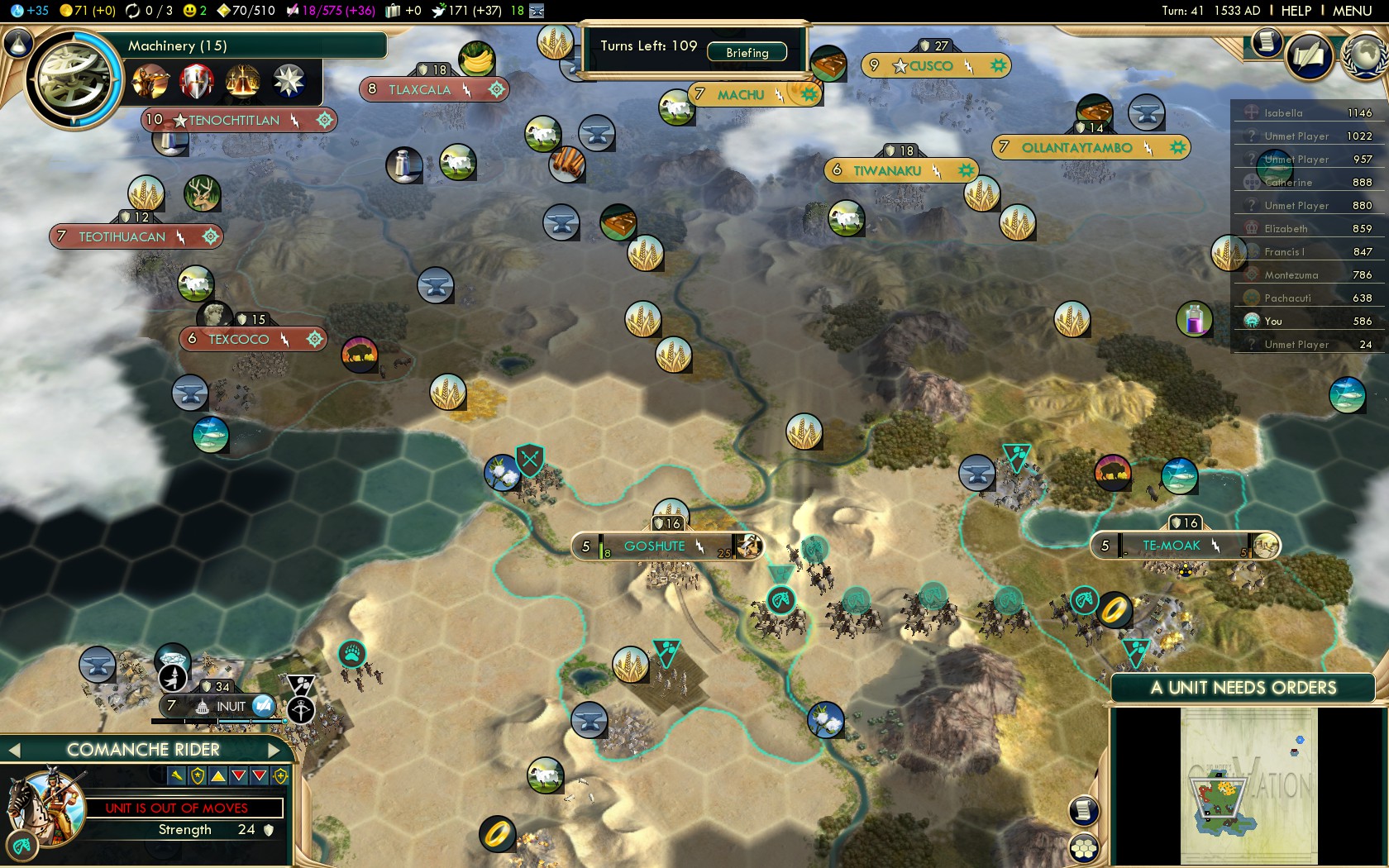1389x868 pixels.
Task: Open the scroll icon beside the minimap
Action: (1084, 810)
